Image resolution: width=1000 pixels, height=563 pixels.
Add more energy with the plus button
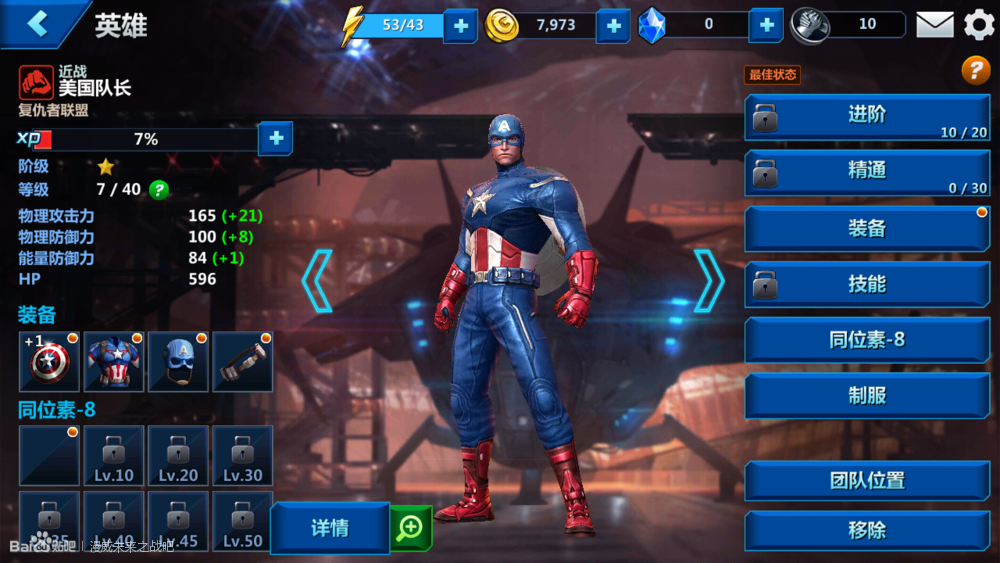pyautogui.click(x=460, y=25)
